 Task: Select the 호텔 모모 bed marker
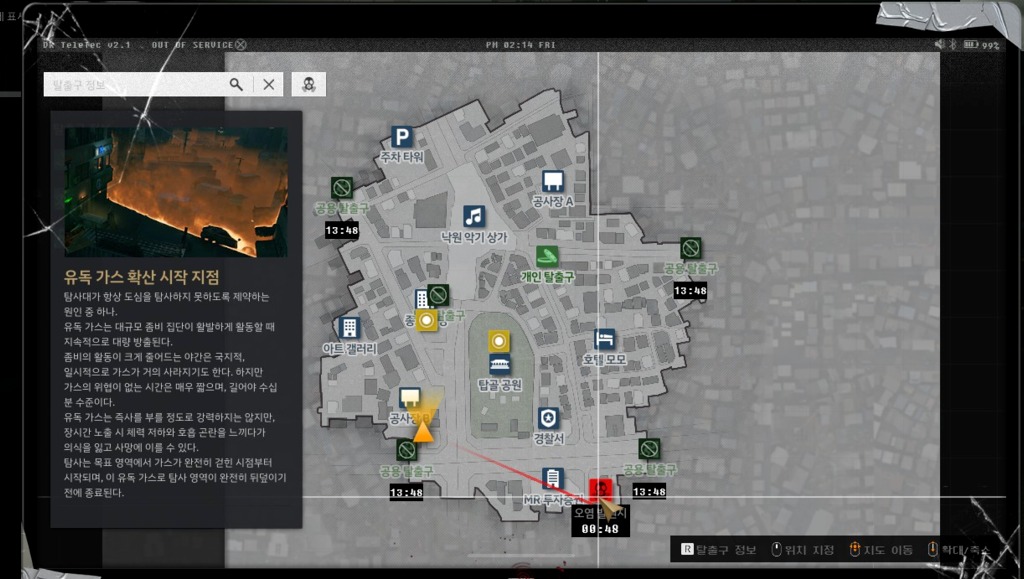pyautogui.click(x=604, y=339)
